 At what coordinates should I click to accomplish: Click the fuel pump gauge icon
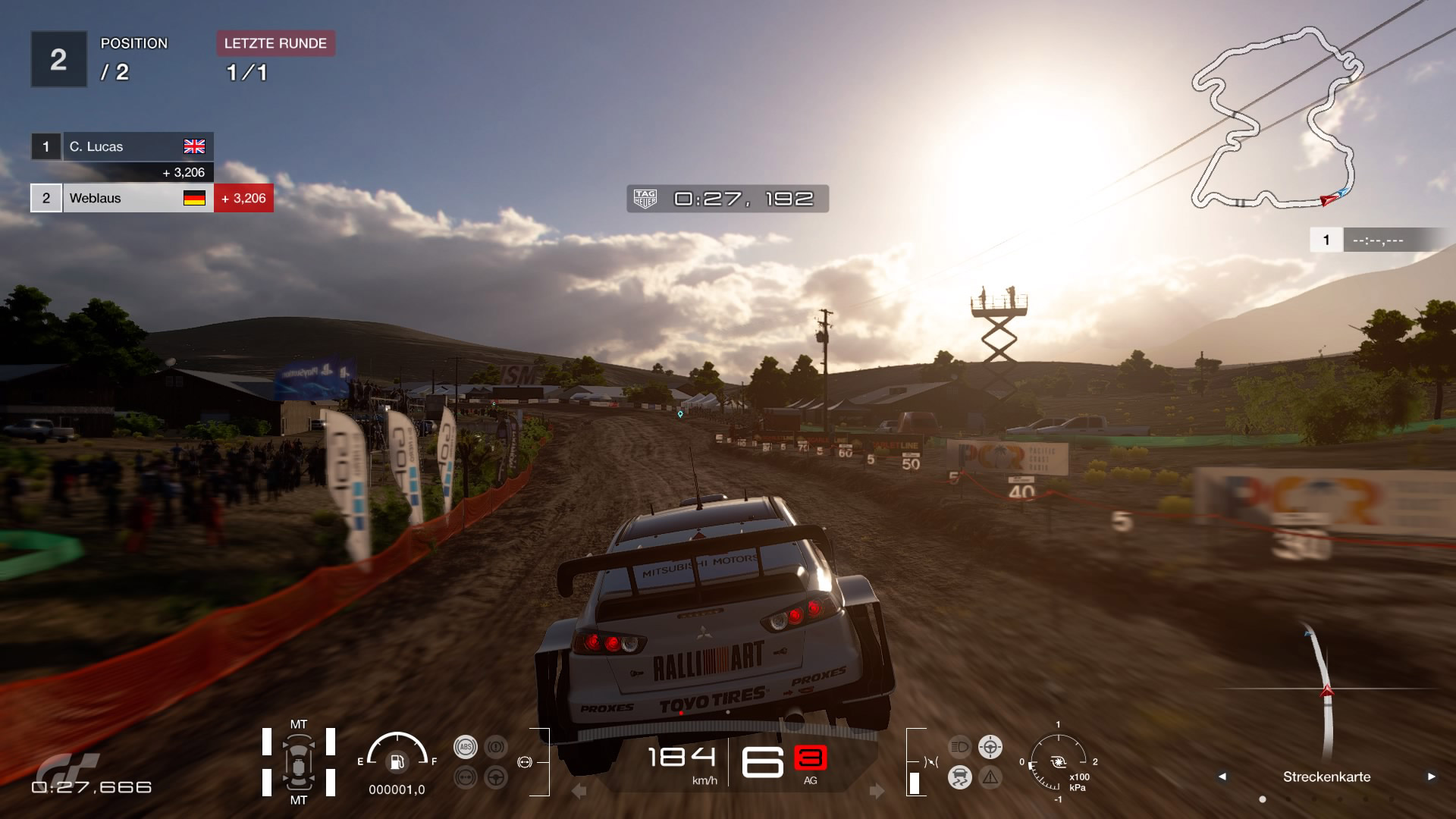[x=397, y=761]
